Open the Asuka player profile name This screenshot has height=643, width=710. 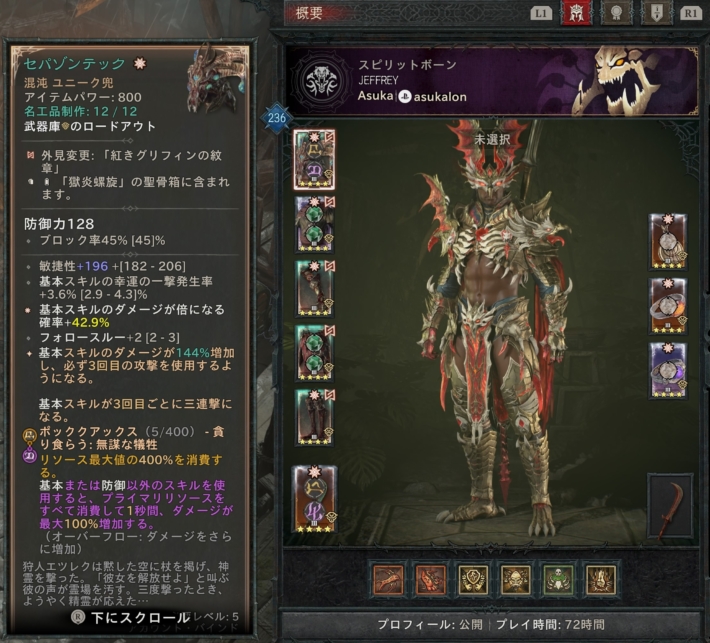(374, 97)
